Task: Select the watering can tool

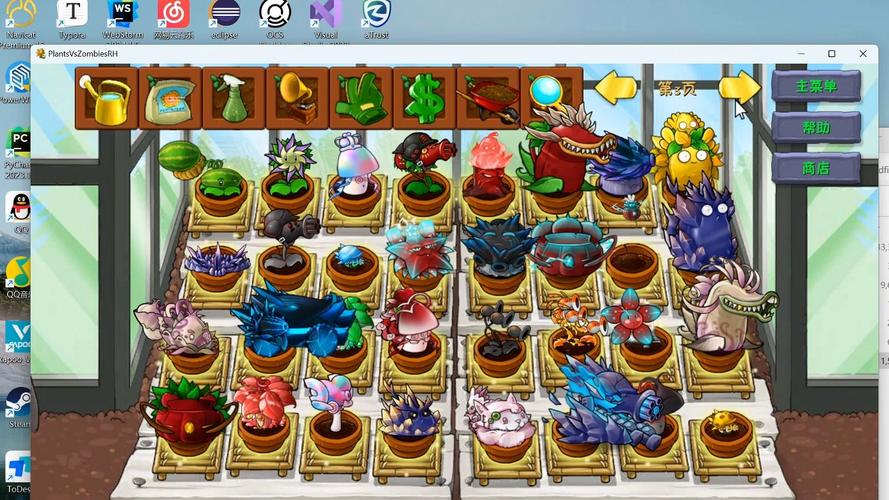Action: coord(106,98)
